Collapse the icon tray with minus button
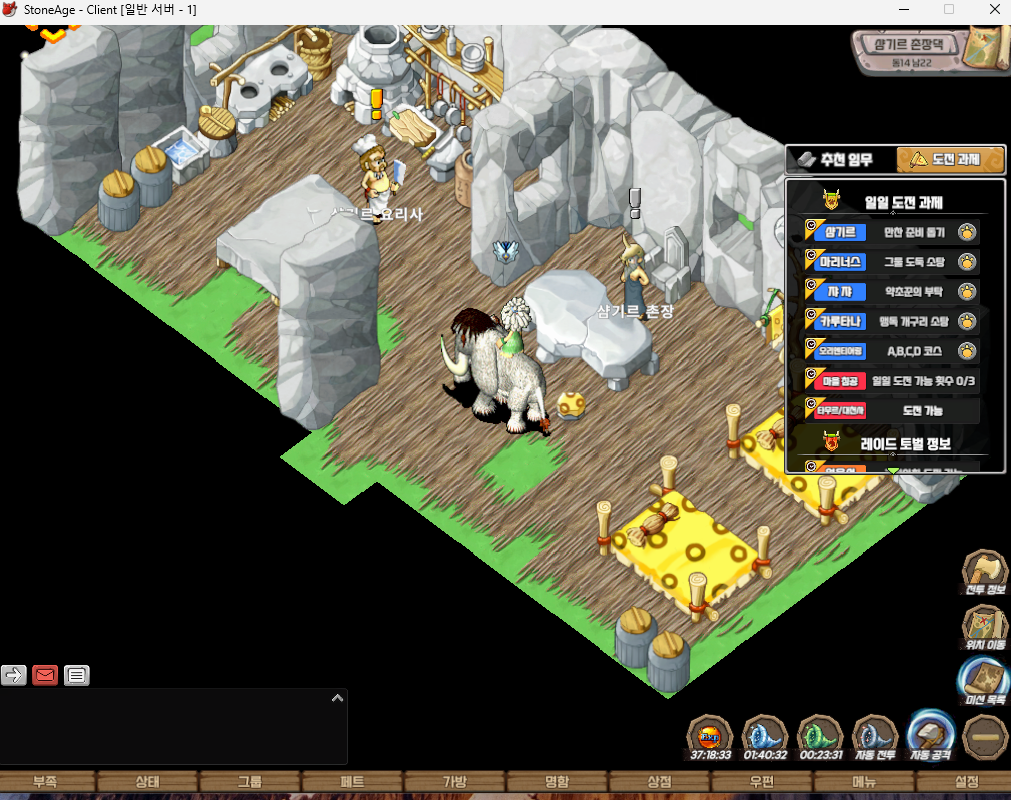The image size is (1011, 800). (985, 736)
